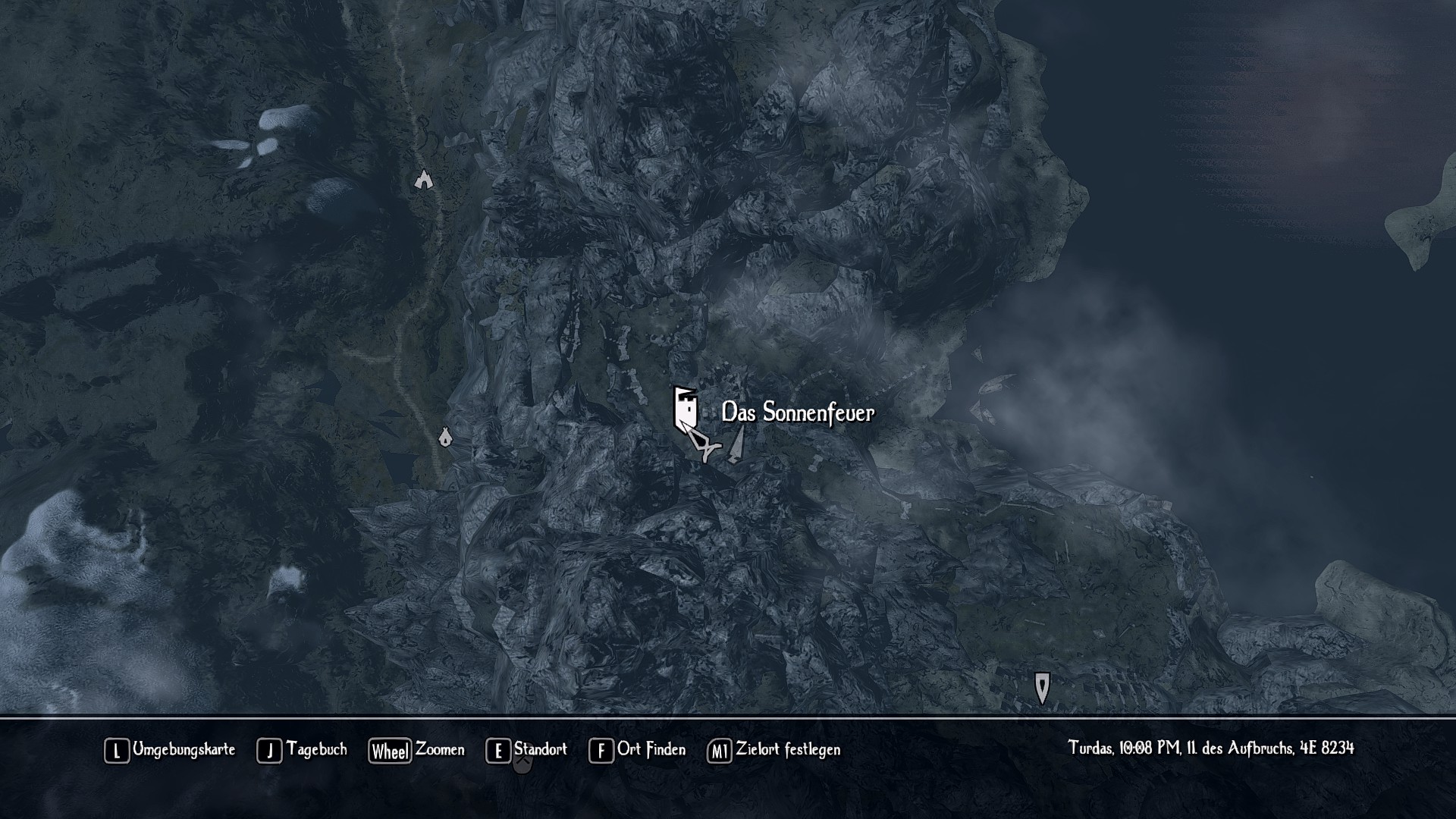Click the cave entrance map marker
The width and height of the screenshot is (1456, 819).
tap(423, 180)
